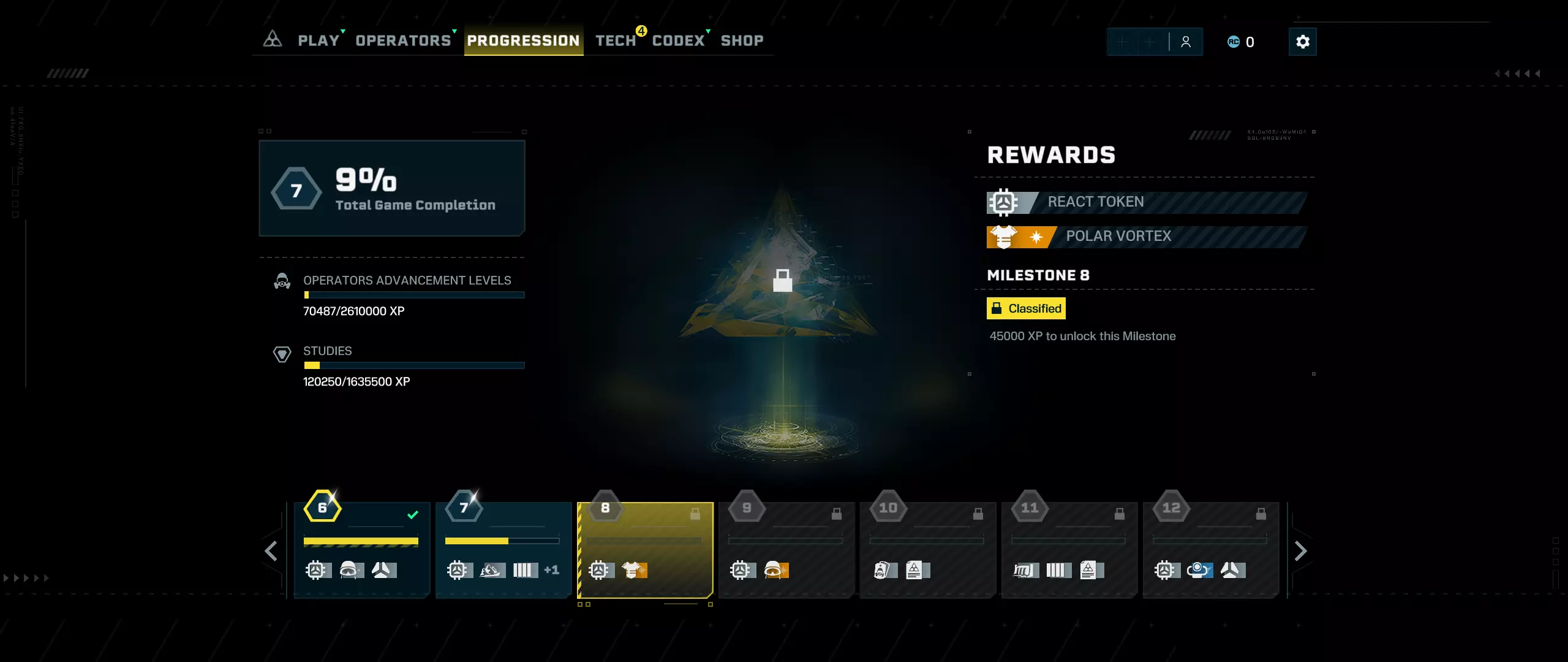The image size is (1568, 662).
Task: Open the Play tab
Action: (318, 40)
